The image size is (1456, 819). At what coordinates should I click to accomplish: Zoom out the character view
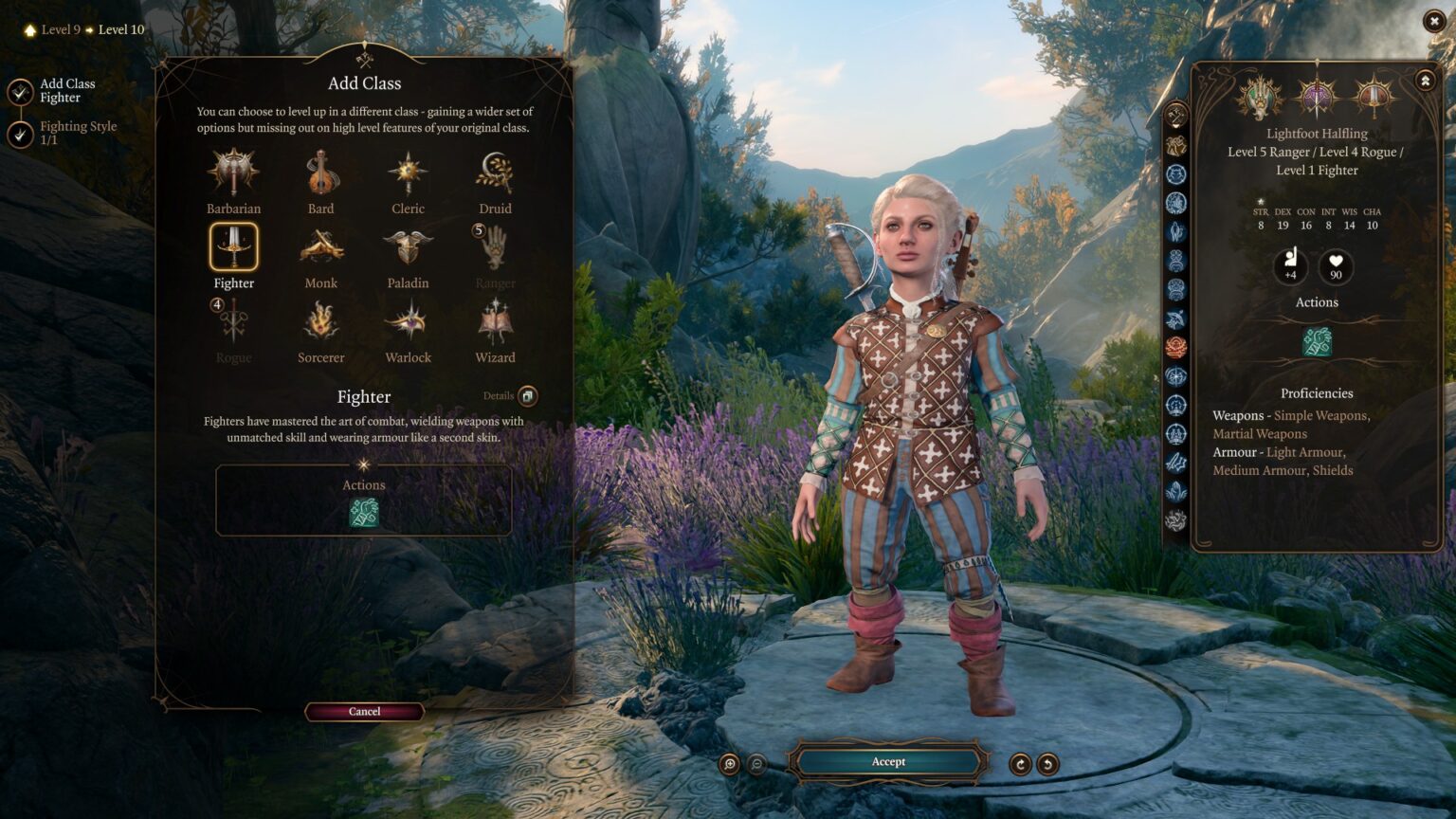pos(756,764)
